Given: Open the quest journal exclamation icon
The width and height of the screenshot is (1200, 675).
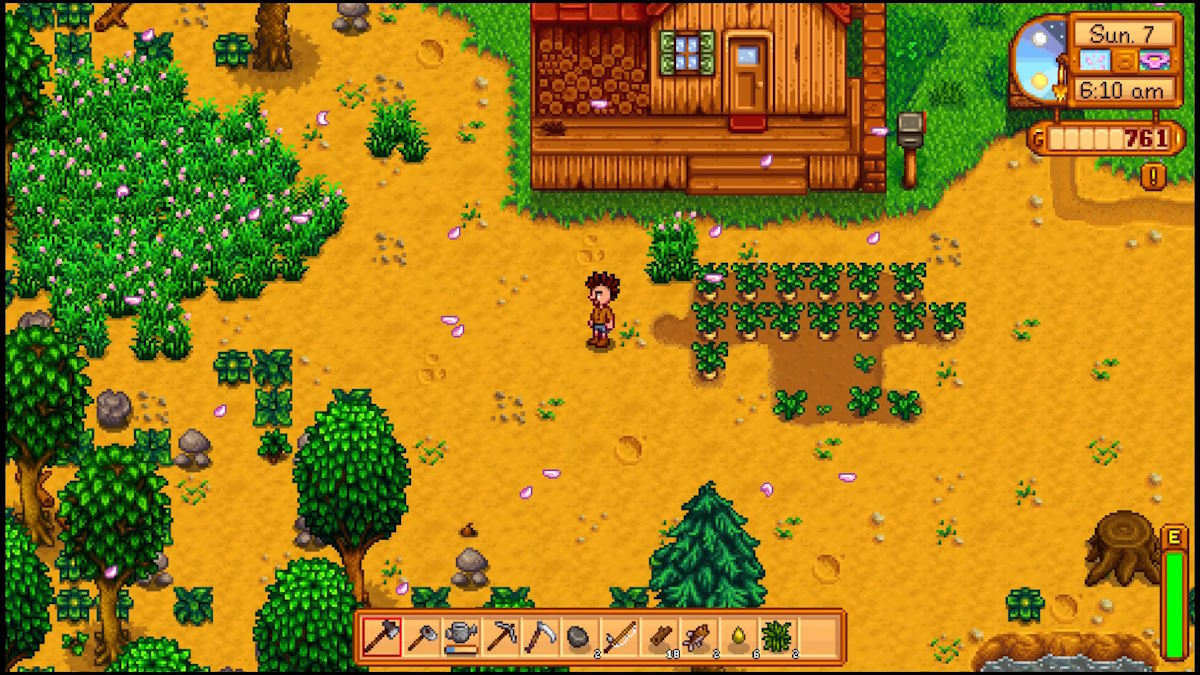Looking at the screenshot, I should click(x=1153, y=176).
